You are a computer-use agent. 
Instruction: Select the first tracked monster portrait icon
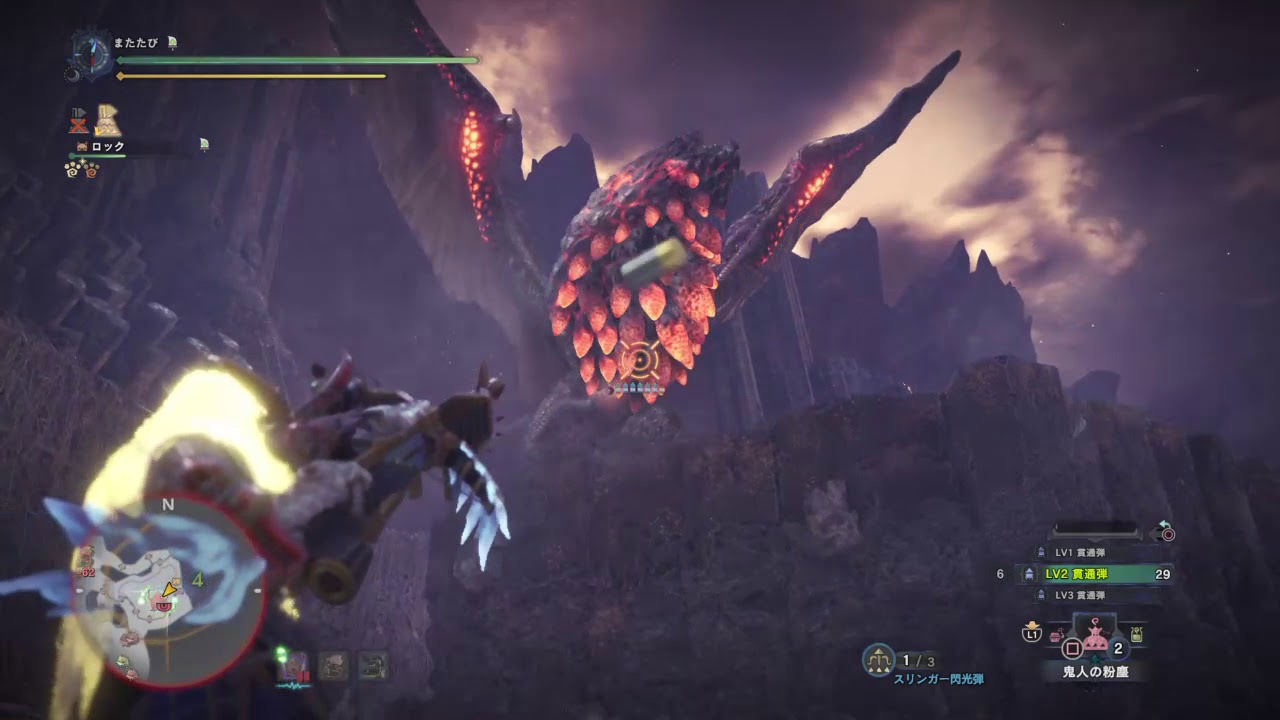(x=295, y=667)
